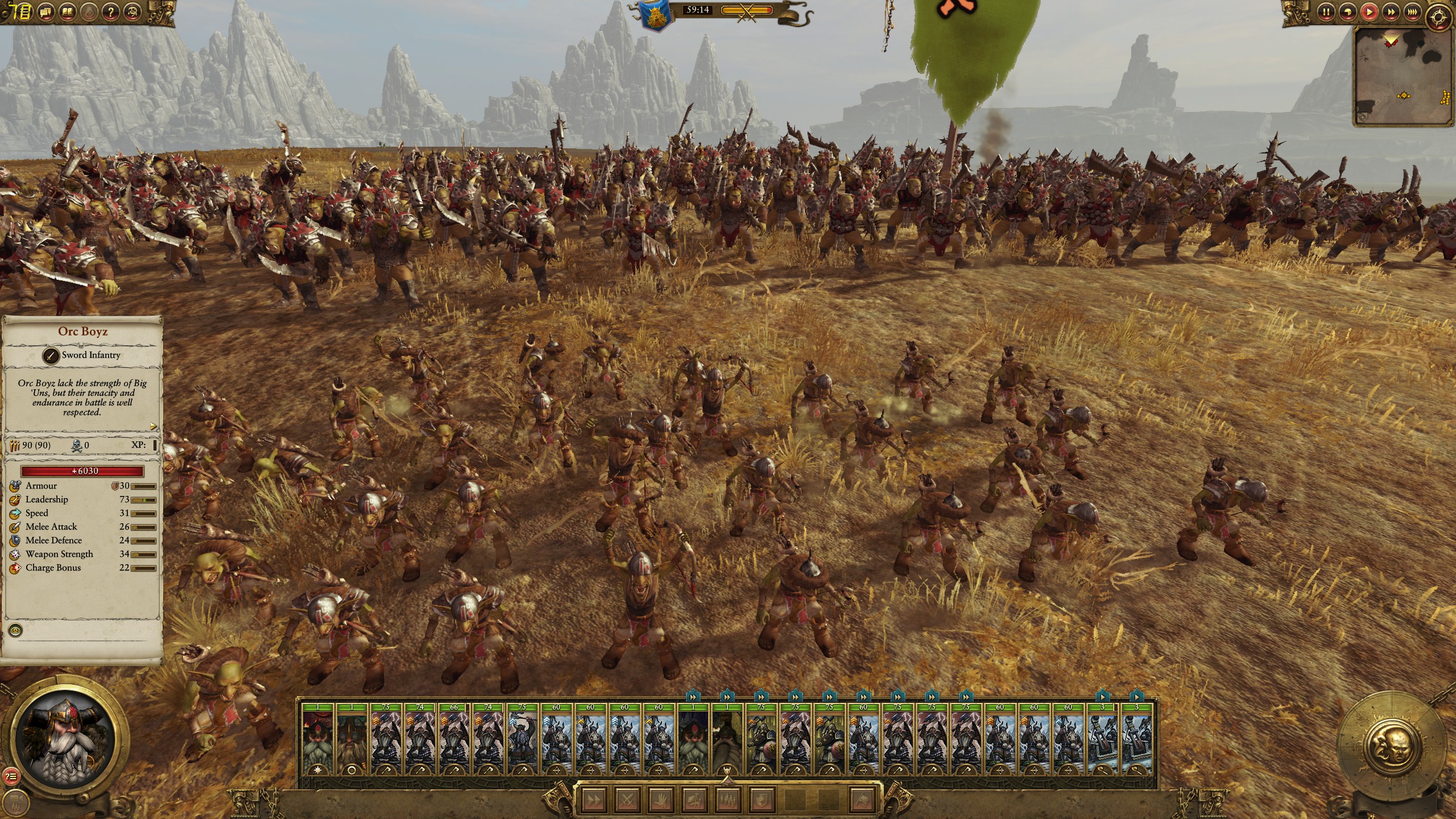1456x819 pixels.
Task: Click the tattered flag withdraw button
Action: 862,800
